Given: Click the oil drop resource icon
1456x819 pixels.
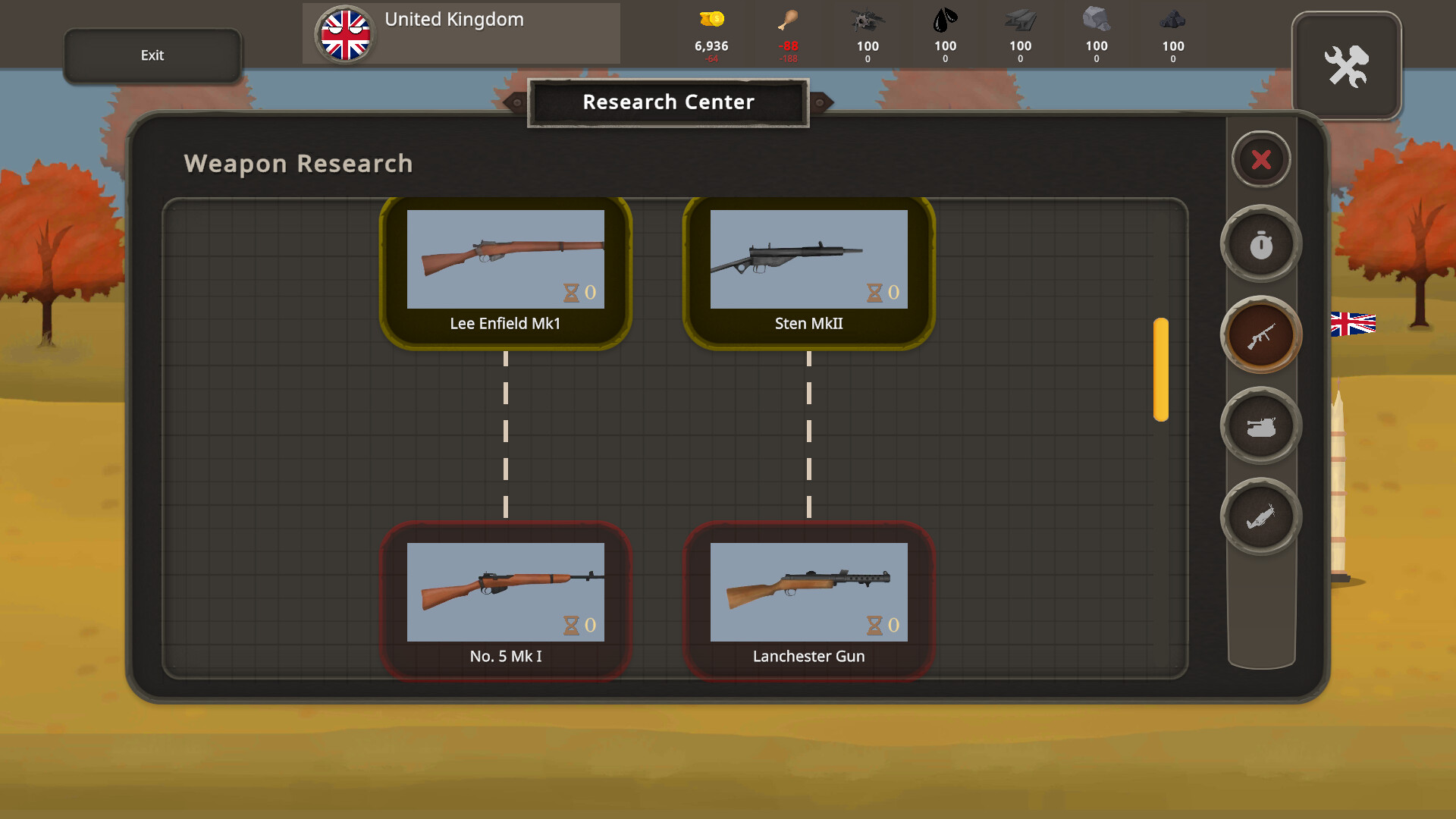Looking at the screenshot, I should (x=945, y=20).
